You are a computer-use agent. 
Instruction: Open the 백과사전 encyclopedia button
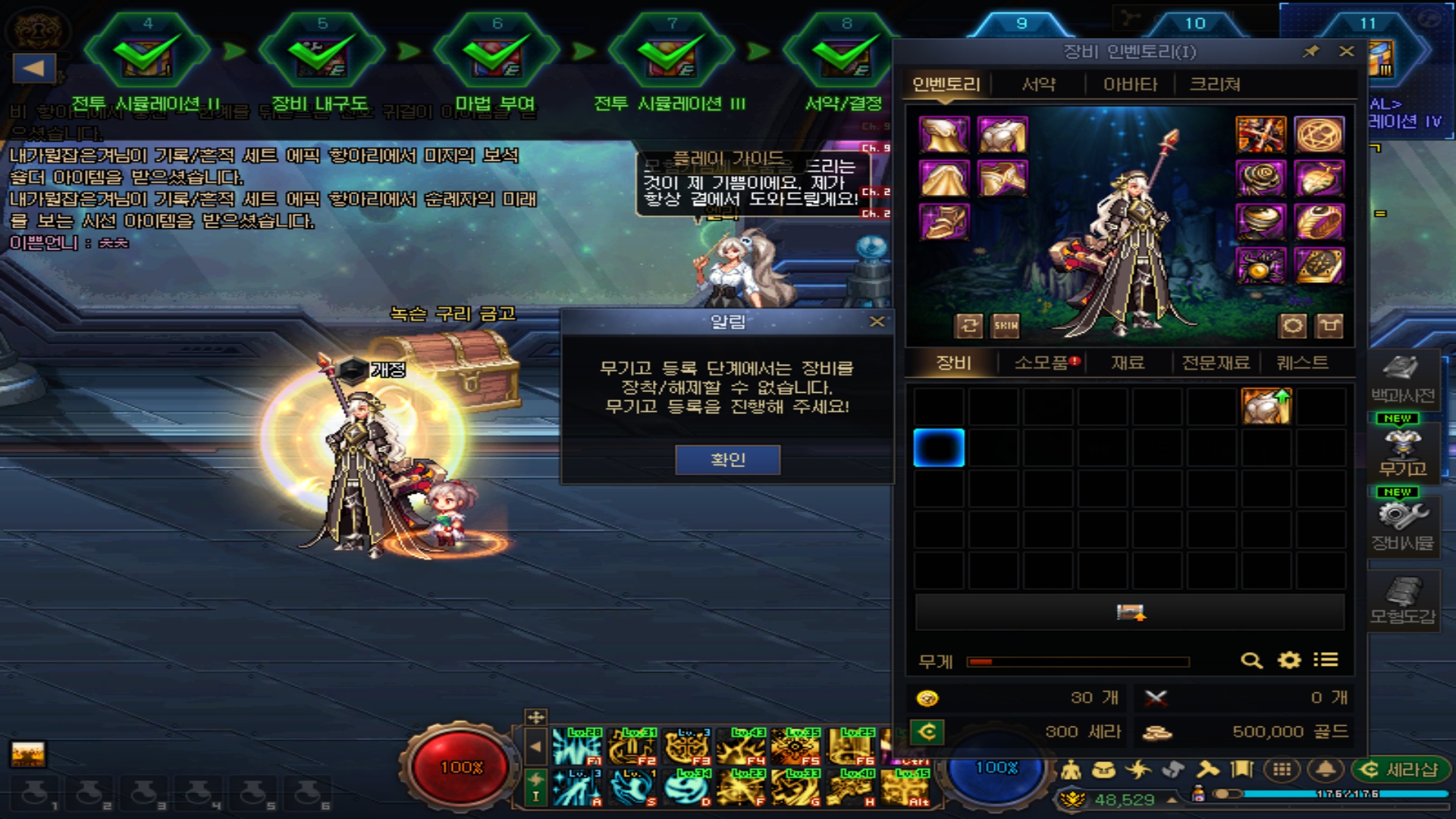[x=1402, y=379]
